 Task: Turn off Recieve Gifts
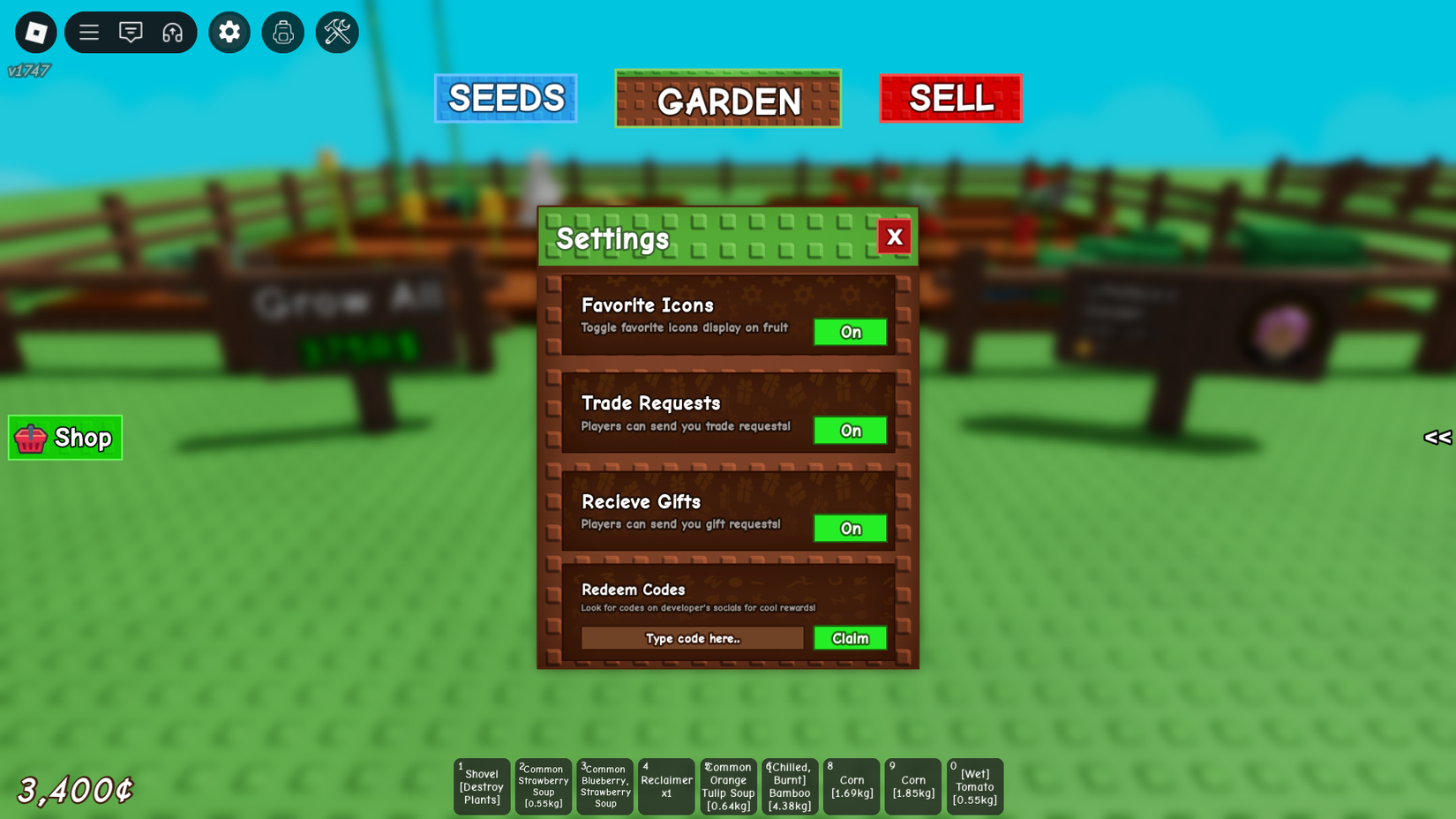click(849, 529)
